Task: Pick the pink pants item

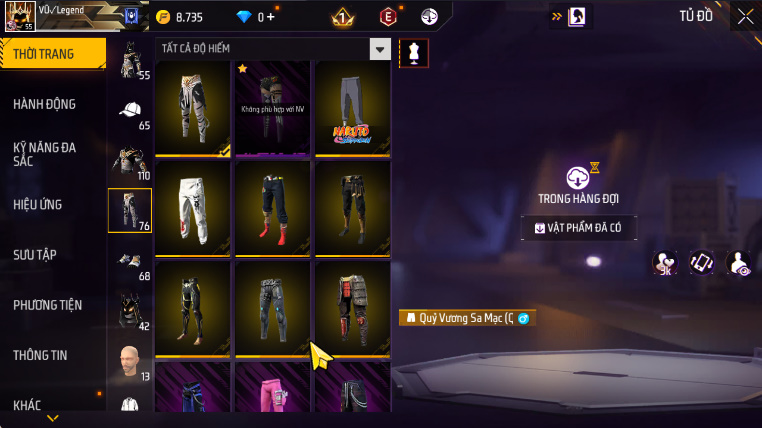Action: click(271, 390)
